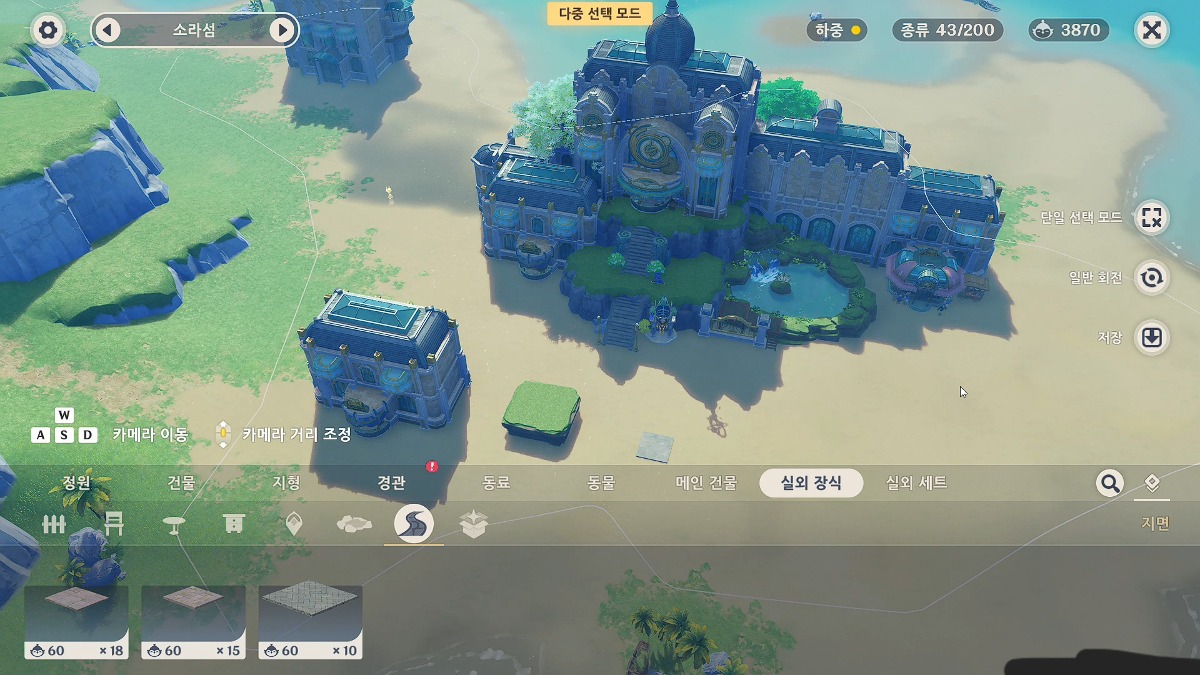Switch to the previous island with left arrow
Screen dimensions: 1200x675
click(107, 30)
